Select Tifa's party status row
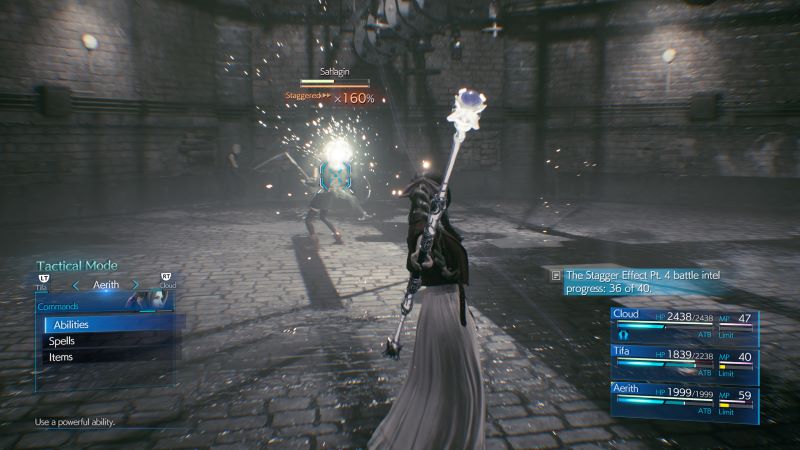The image size is (800, 450). [x=684, y=363]
